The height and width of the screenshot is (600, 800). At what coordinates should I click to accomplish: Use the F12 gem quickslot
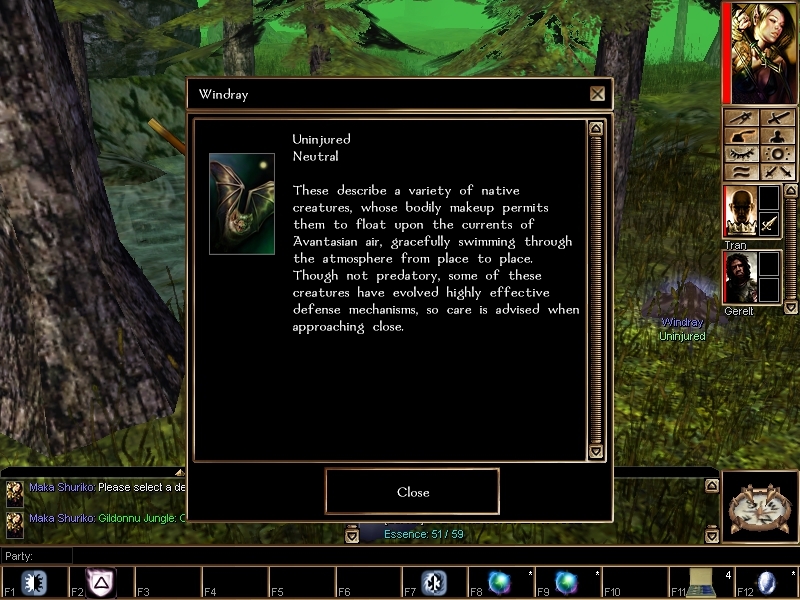click(x=768, y=582)
